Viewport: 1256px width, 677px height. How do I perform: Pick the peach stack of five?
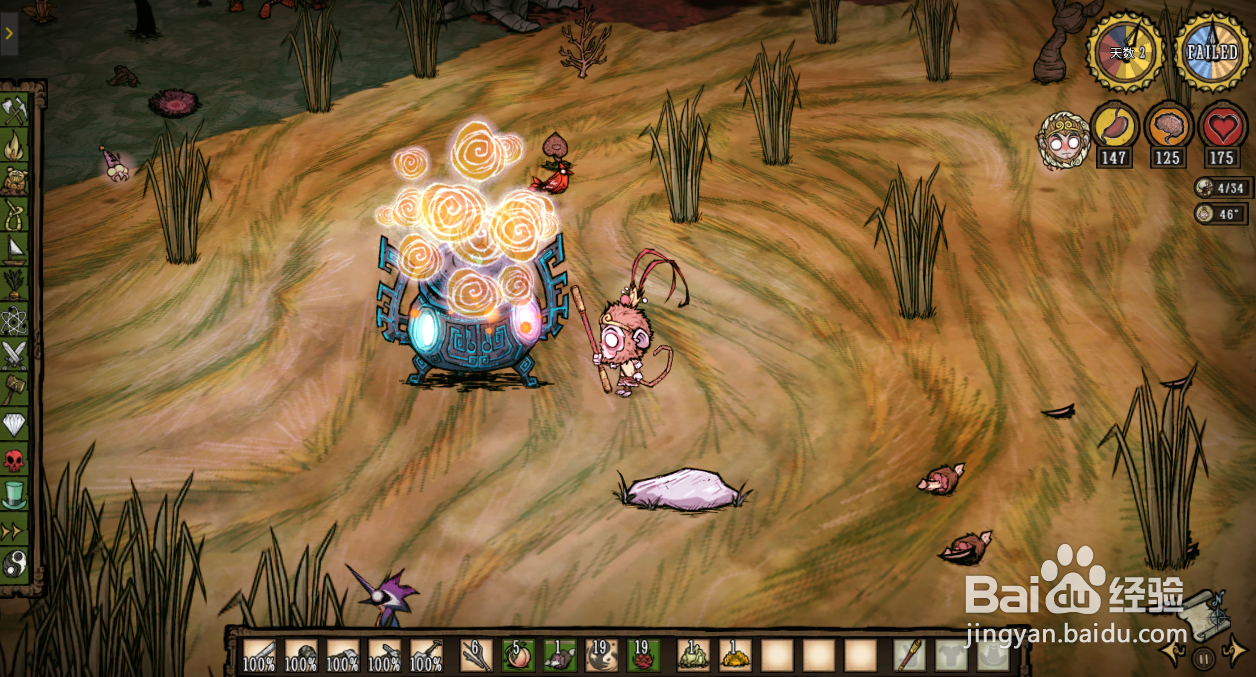pyautogui.click(x=518, y=655)
